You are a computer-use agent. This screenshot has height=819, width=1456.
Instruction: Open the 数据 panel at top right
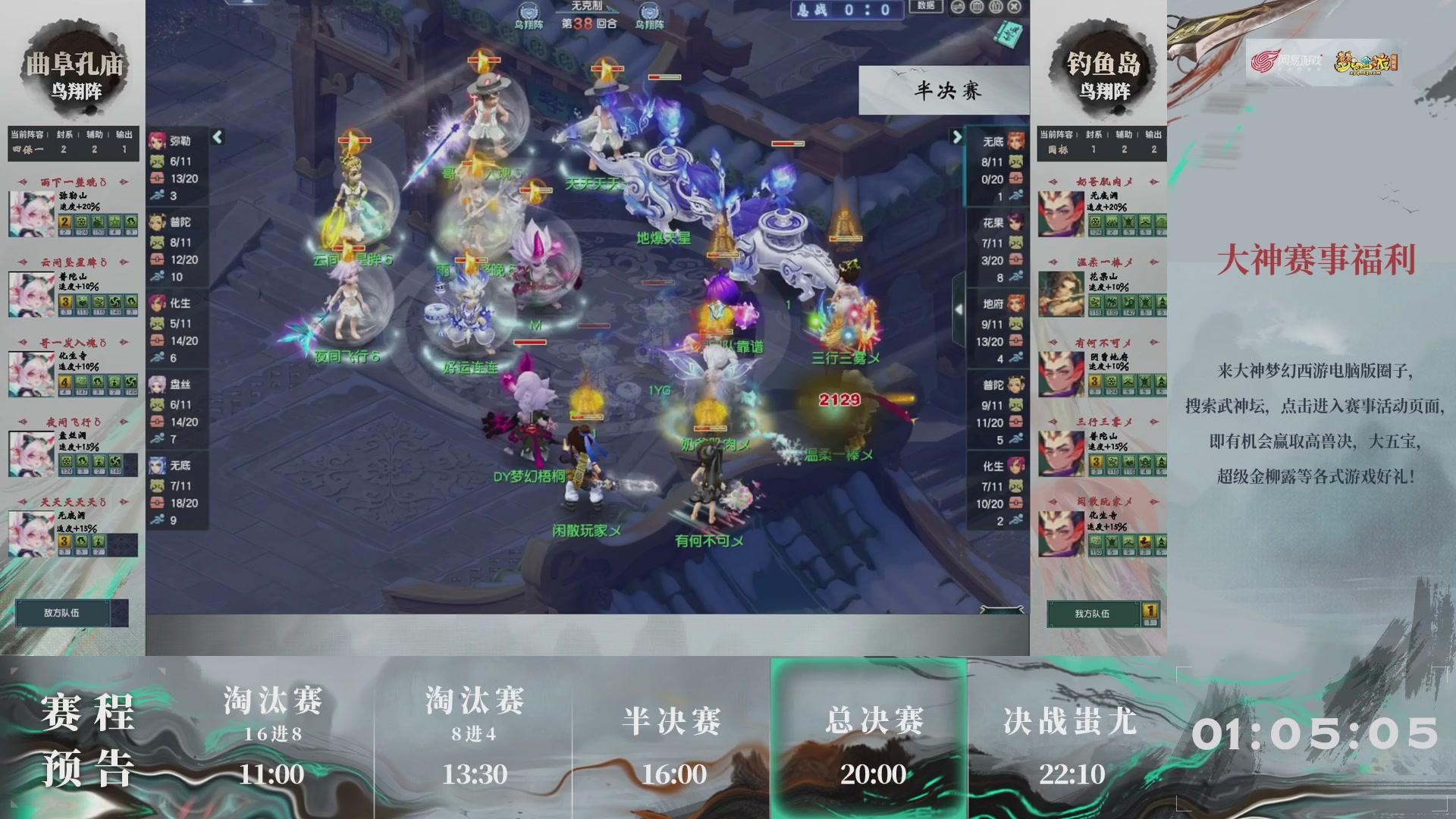[x=927, y=7]
